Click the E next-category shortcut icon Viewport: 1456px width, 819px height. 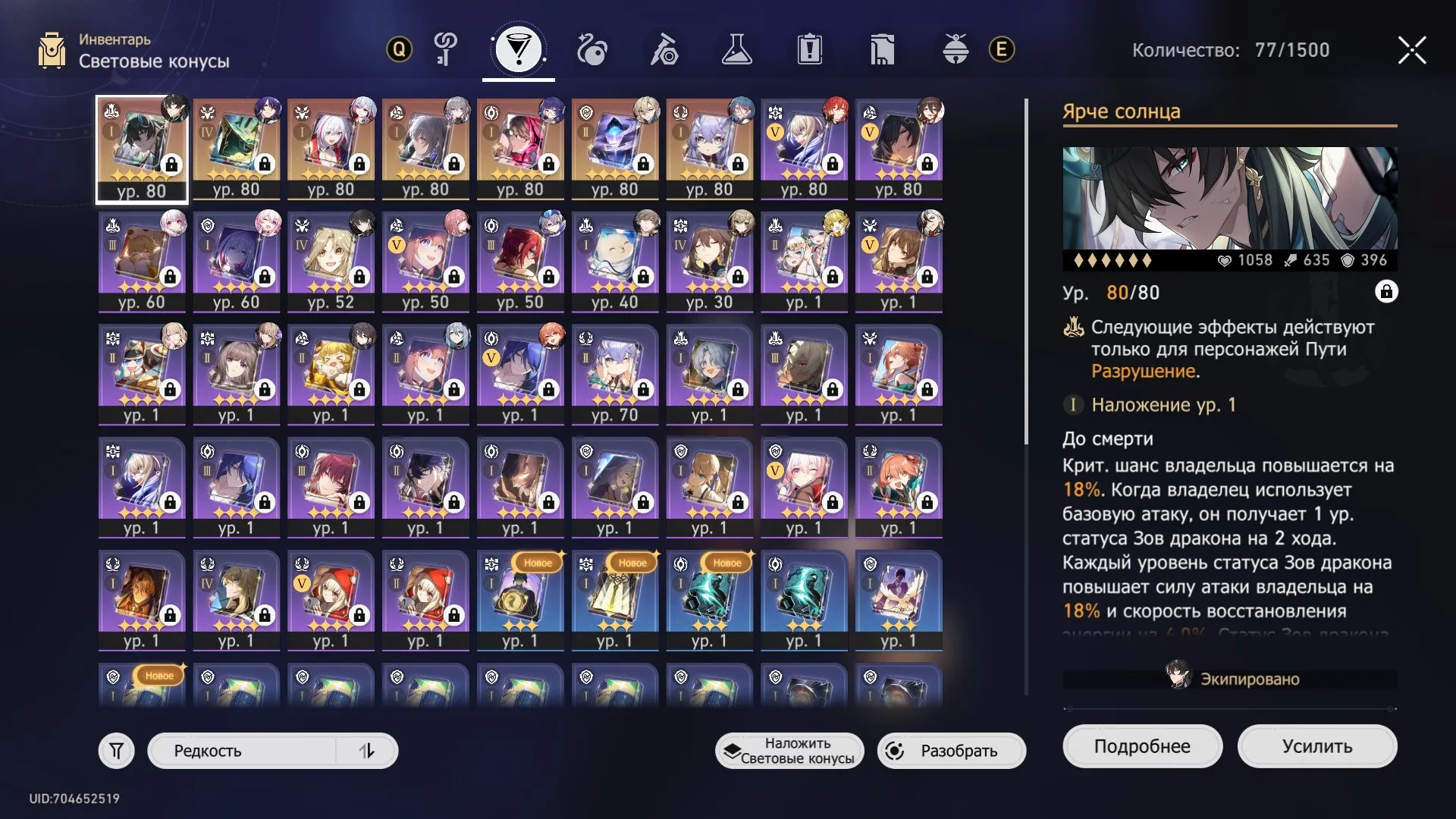point(1001,50)
